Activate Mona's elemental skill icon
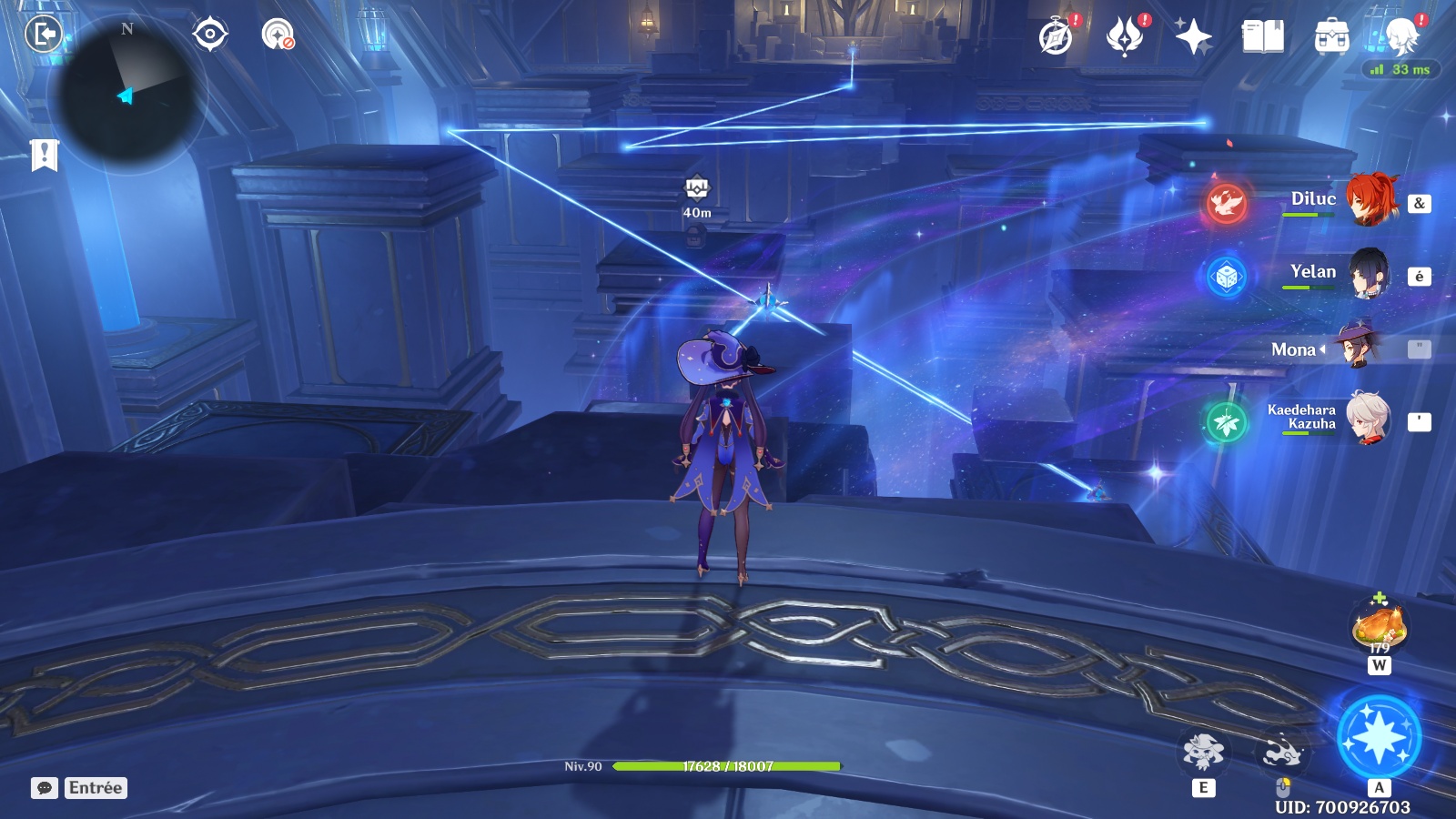Screen dimensions: 1456x819 (1203, 752)
